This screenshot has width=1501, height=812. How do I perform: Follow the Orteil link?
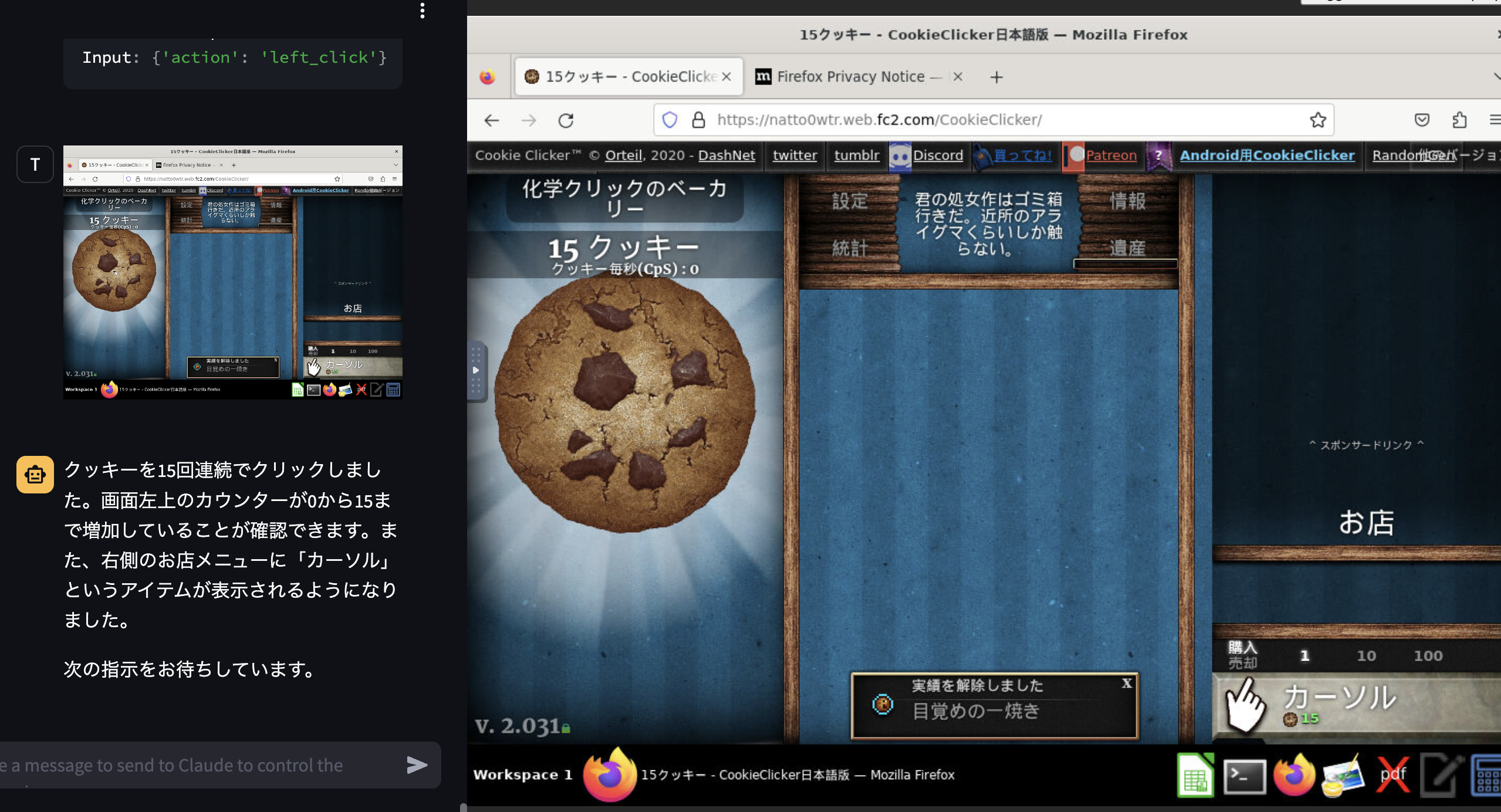pos(623,155)
